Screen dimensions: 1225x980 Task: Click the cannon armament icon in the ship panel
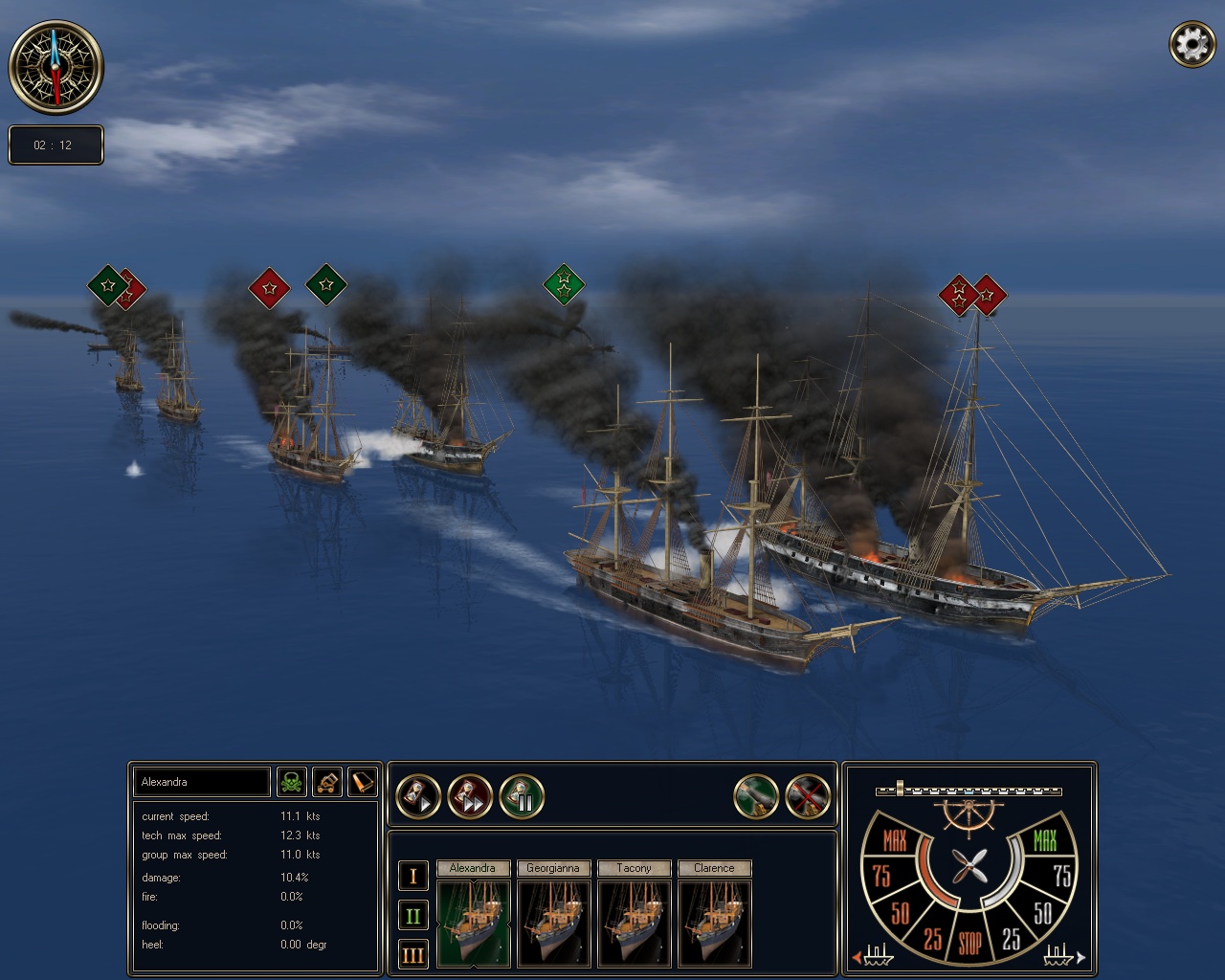click(326, 782)
